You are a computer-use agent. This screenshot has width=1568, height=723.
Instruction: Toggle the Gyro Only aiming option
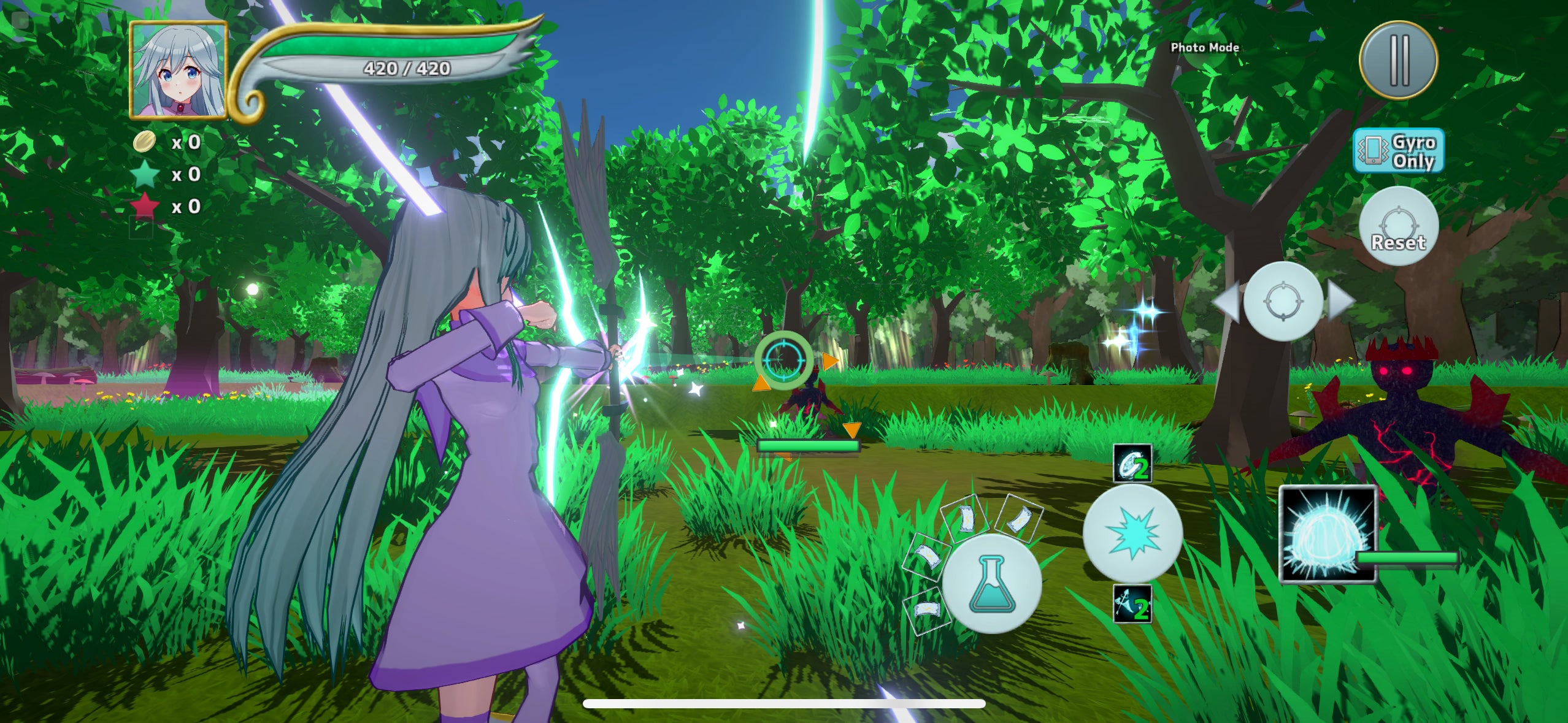pyautogui.click(x=1398, y=151)
